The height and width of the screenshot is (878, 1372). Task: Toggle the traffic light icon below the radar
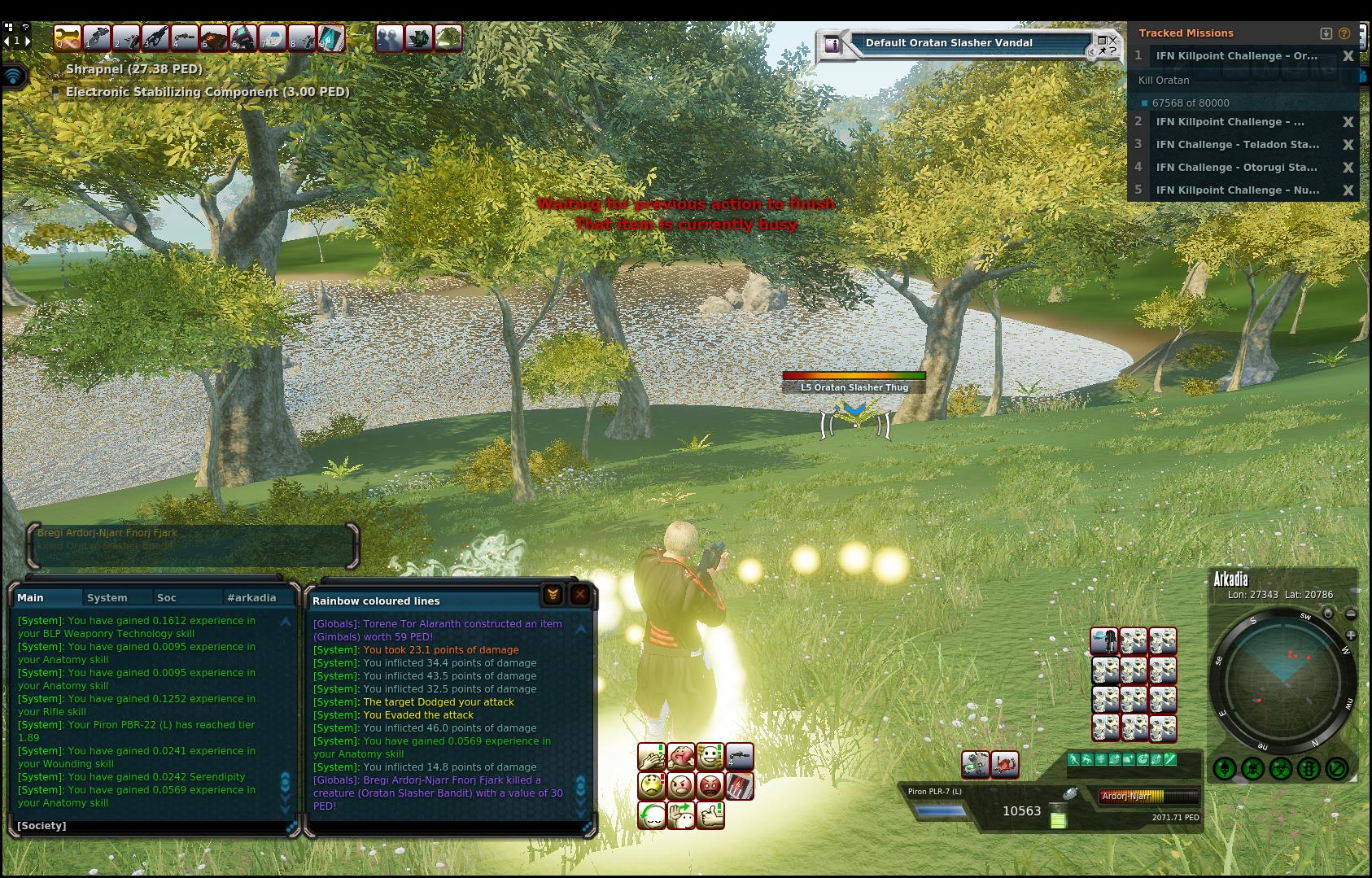click(1309, 768)
